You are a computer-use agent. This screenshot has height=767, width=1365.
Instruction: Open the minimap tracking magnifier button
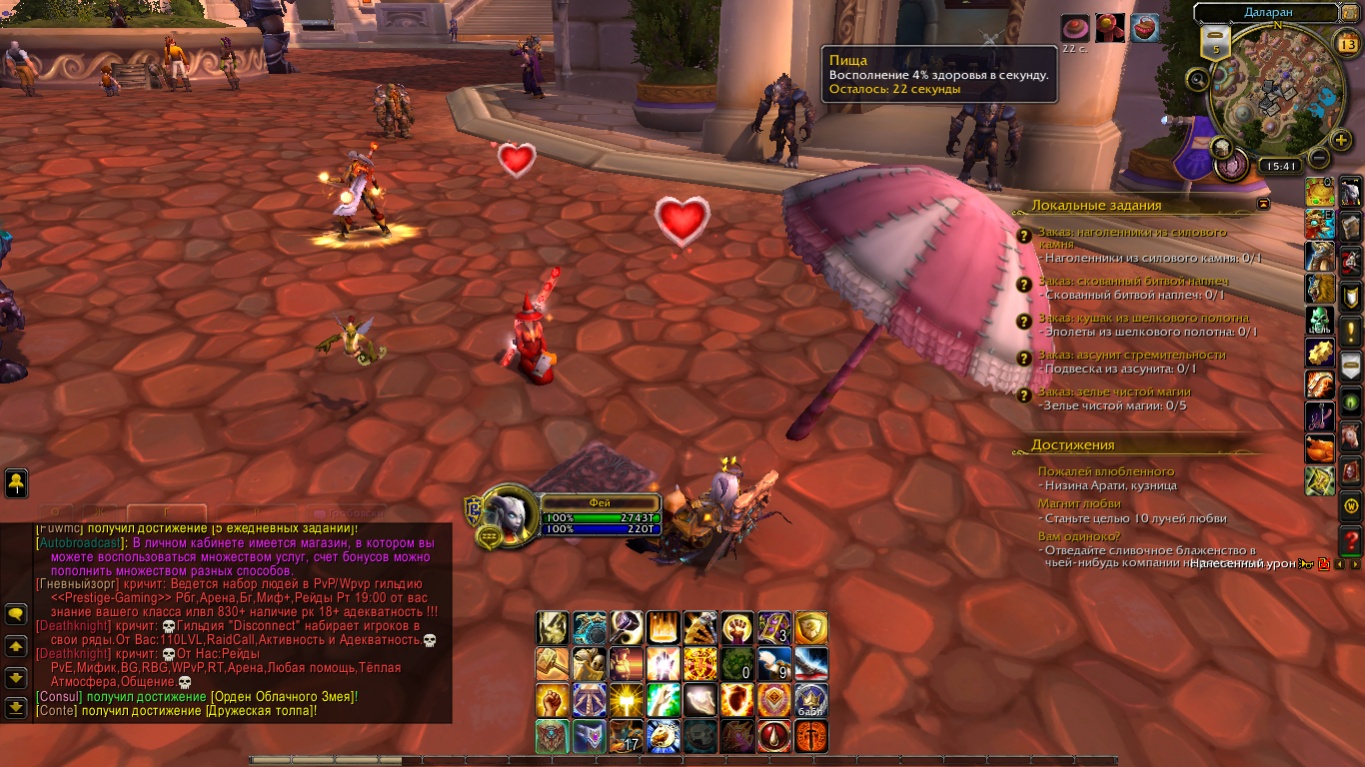pyautogui.click(x=1197, y=79)
